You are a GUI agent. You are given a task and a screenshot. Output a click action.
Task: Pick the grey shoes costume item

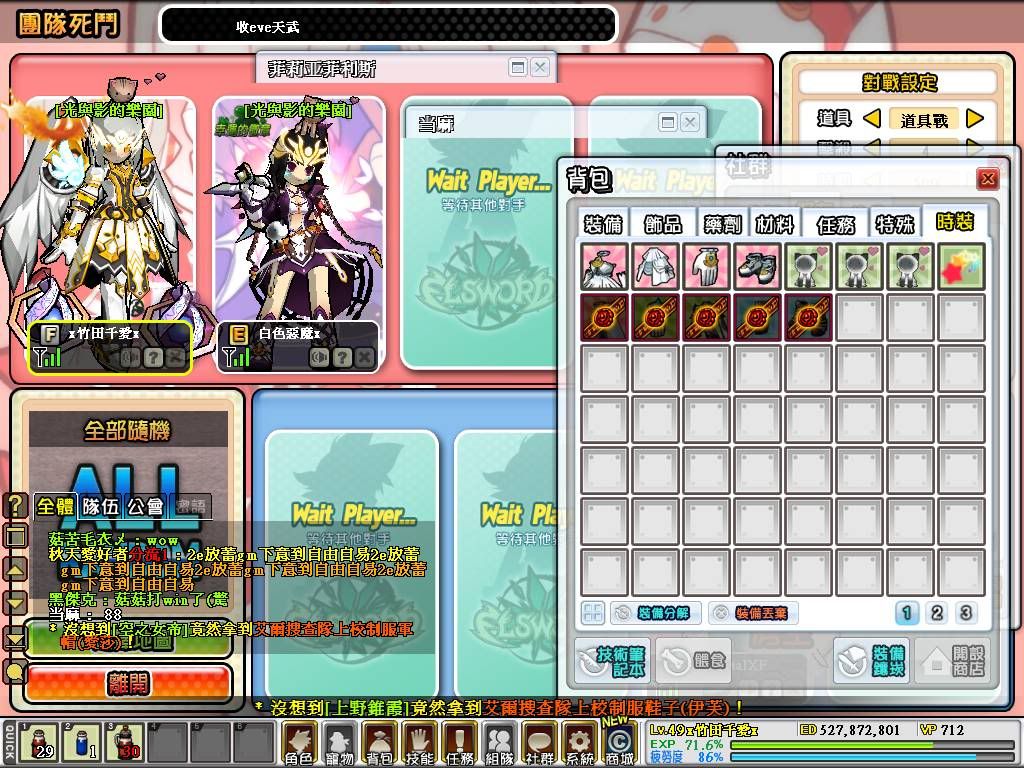[758, 267]
